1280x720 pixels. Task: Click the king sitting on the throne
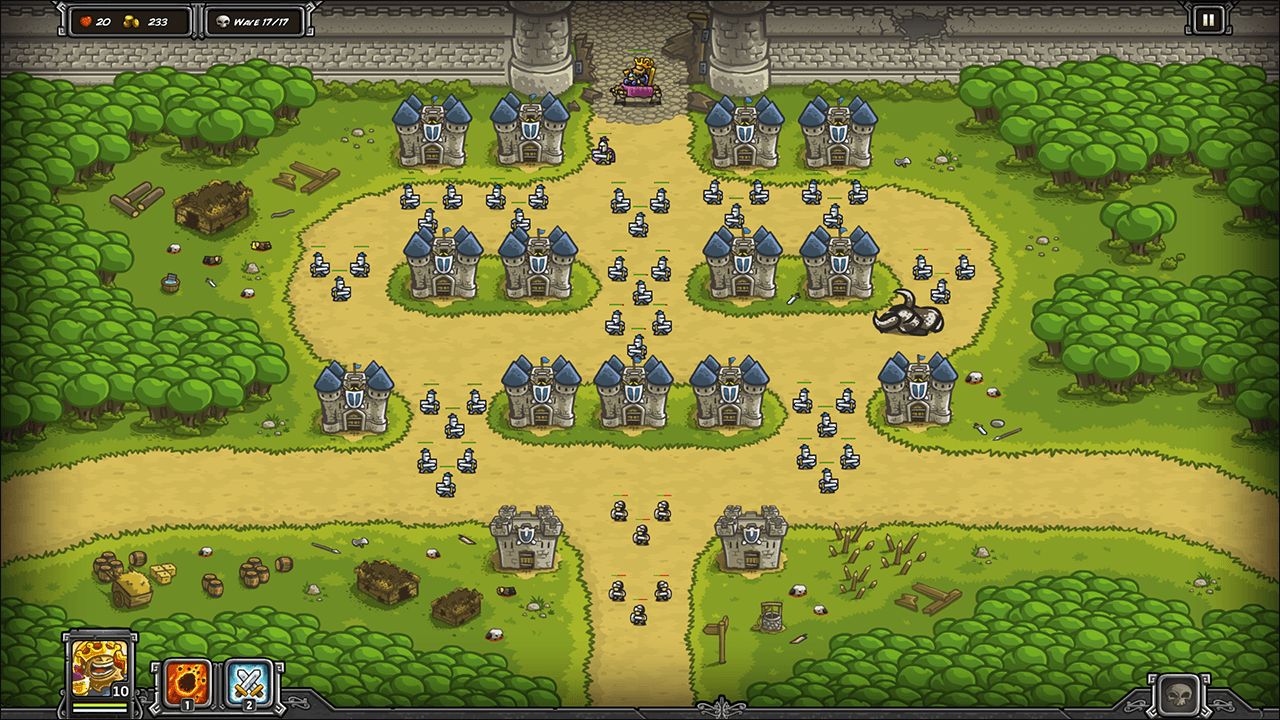[640, 75]
